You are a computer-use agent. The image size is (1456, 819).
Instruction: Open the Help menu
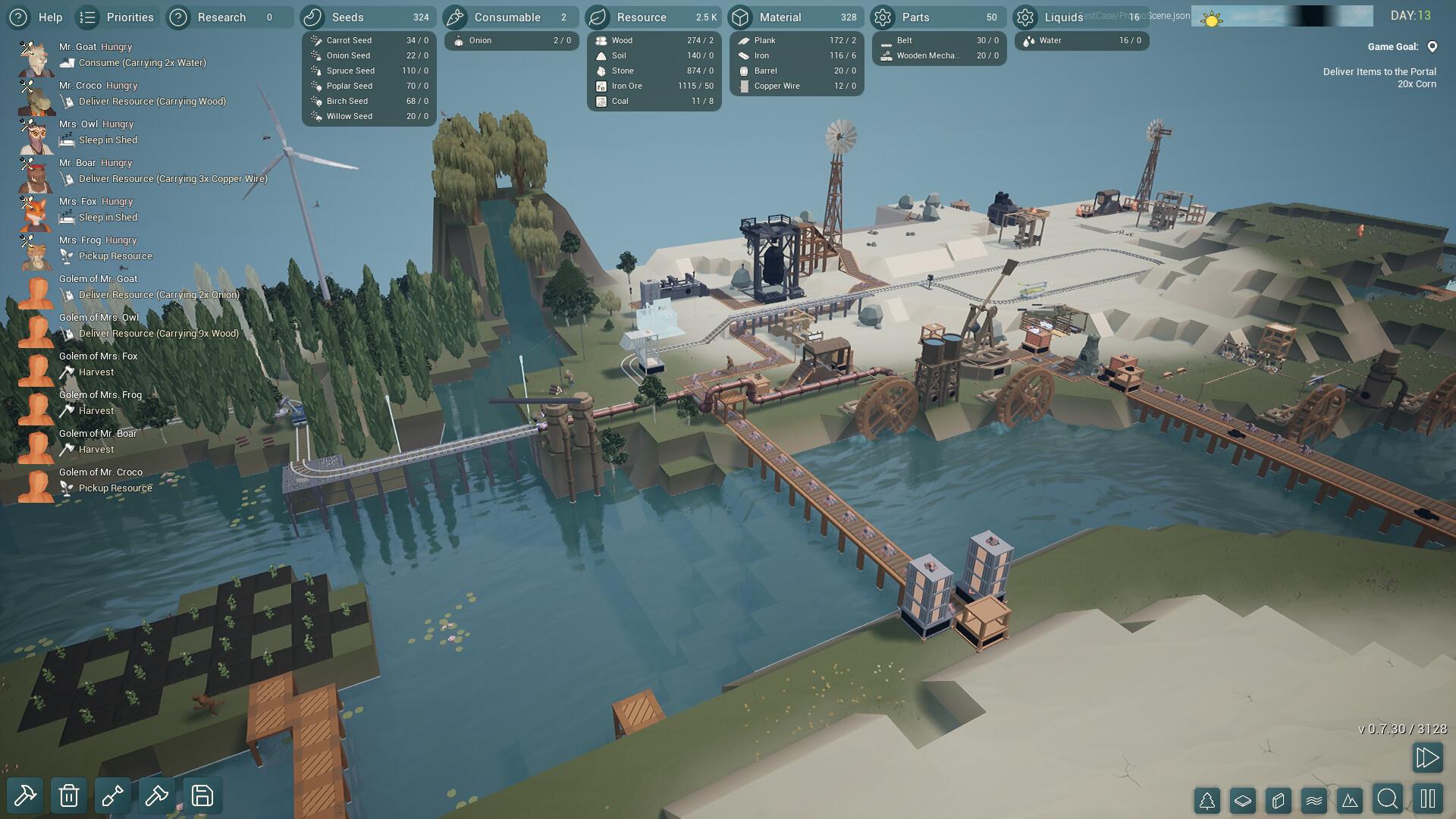36,17
